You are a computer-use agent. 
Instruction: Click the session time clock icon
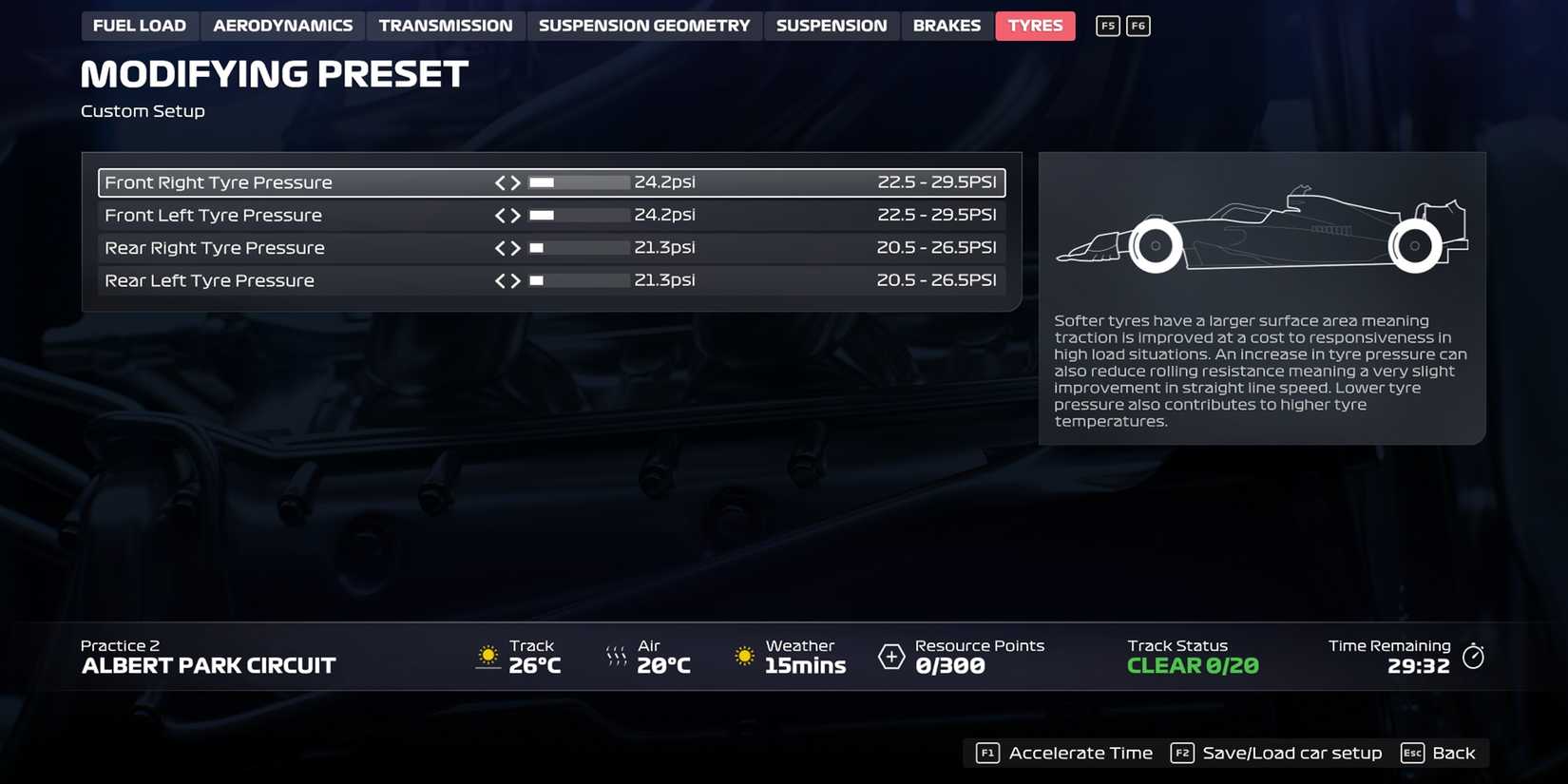click(1474, 656)
